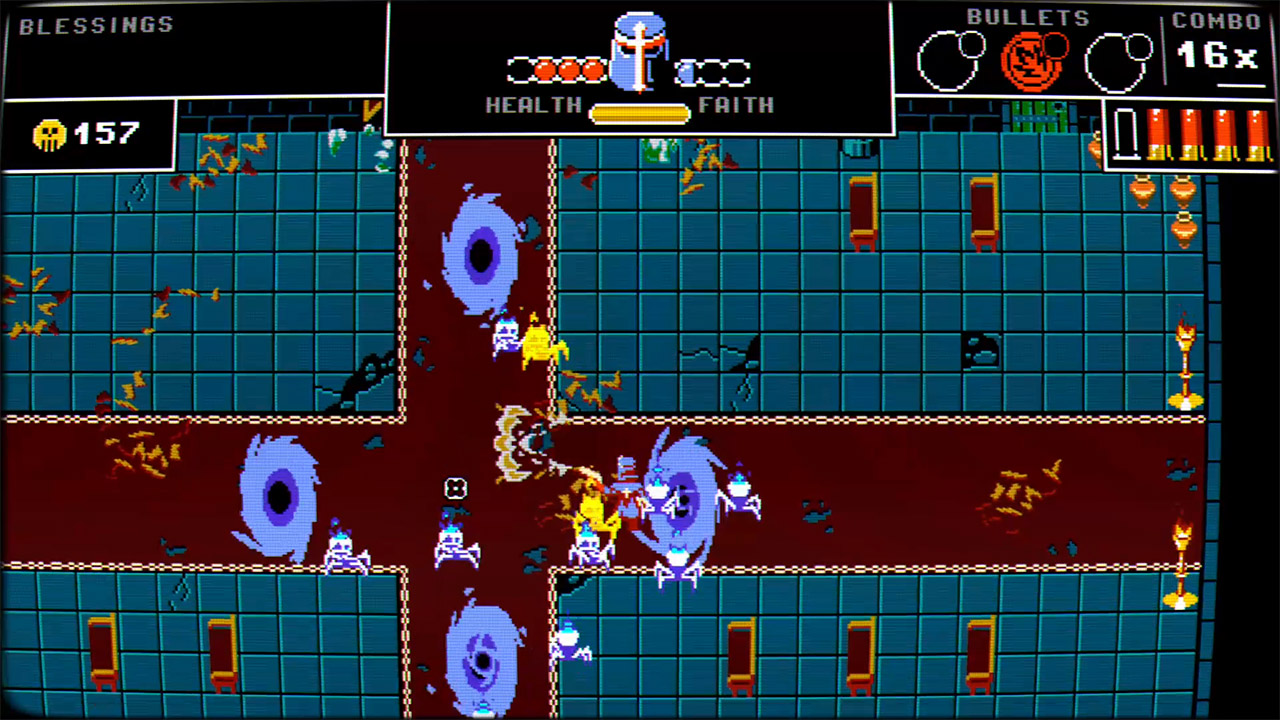Select the BLESSINGS panel header
This screenshot has width=1280, height=720.
(95, 24)
